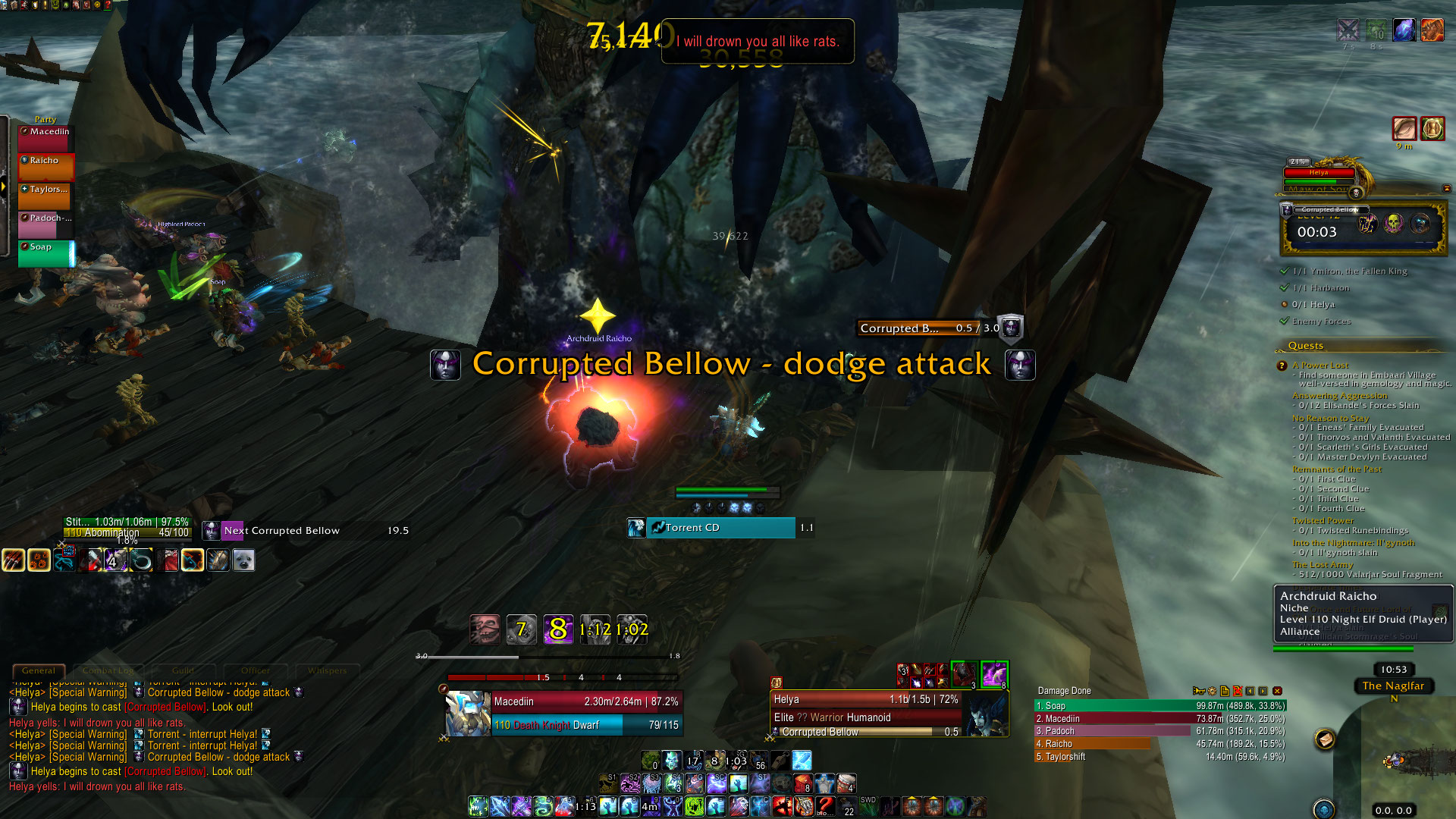Screen dimensions: 1456x819
Task: Select Soap's row in Damage Done
Action: [x=1160, y=706]
